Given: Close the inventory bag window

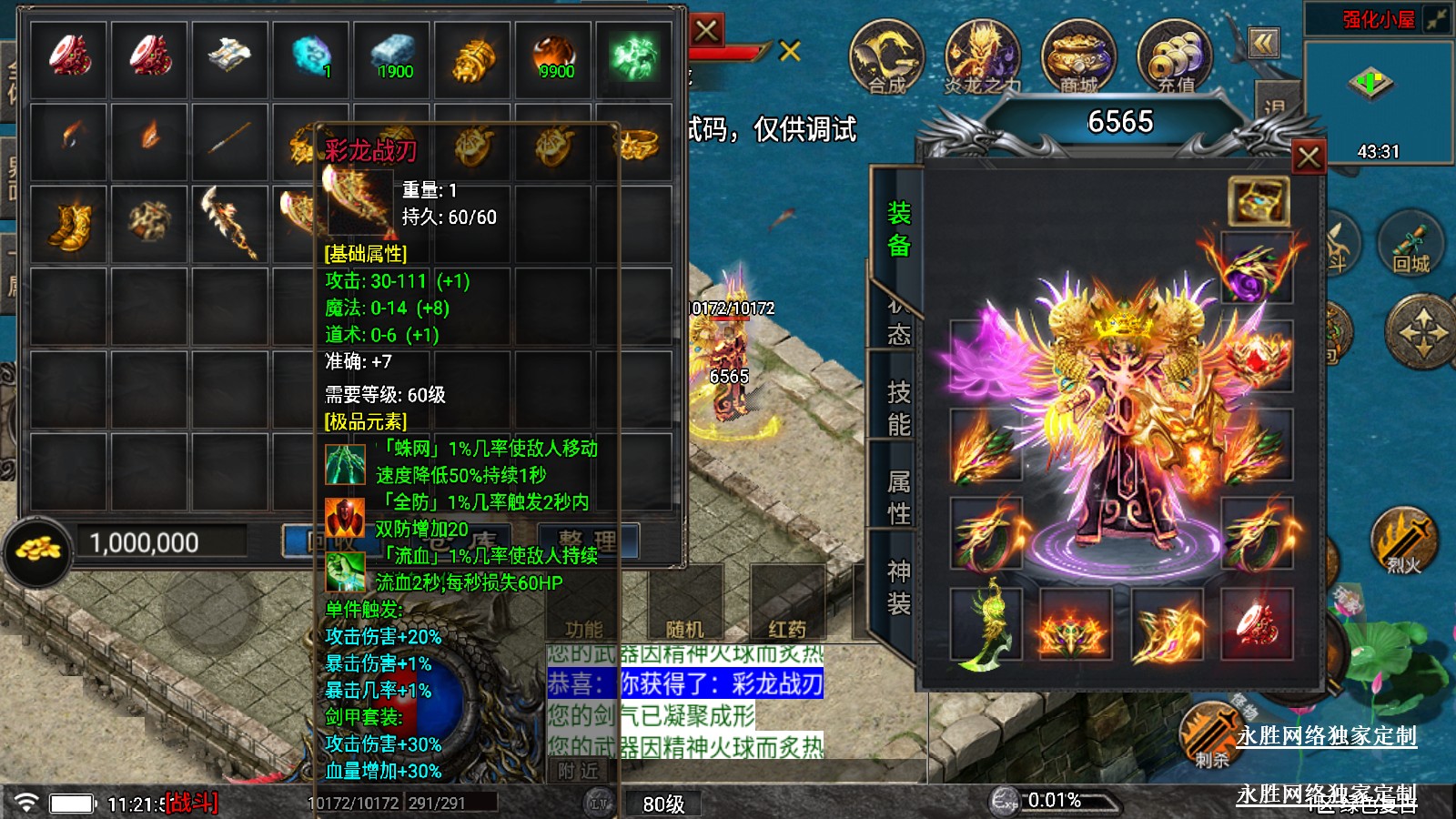Looking at the screenshot, I should [706, 31].
